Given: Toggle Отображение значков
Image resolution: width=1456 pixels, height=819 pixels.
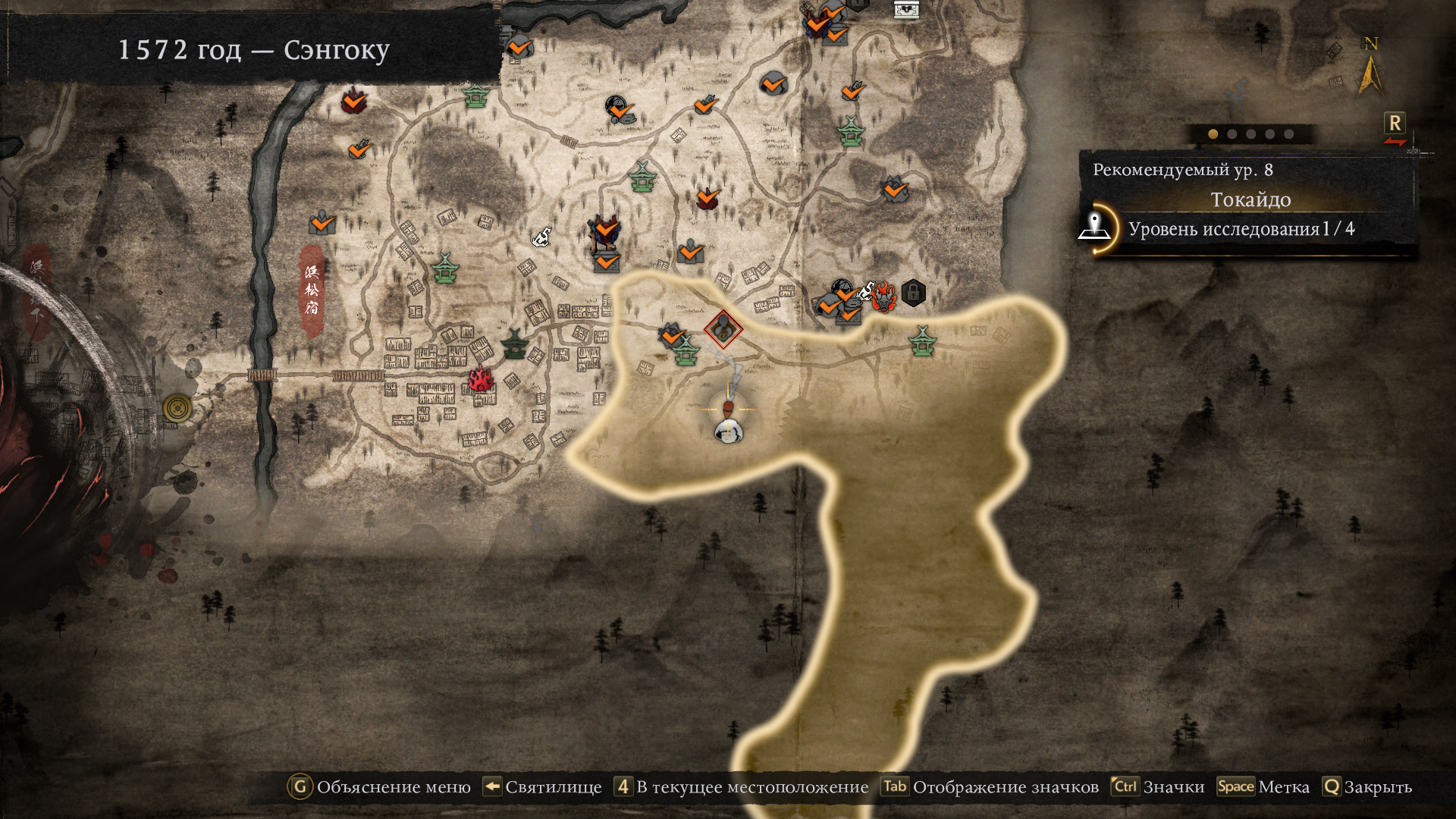Looking at the screenshot, I should (990, 787).
